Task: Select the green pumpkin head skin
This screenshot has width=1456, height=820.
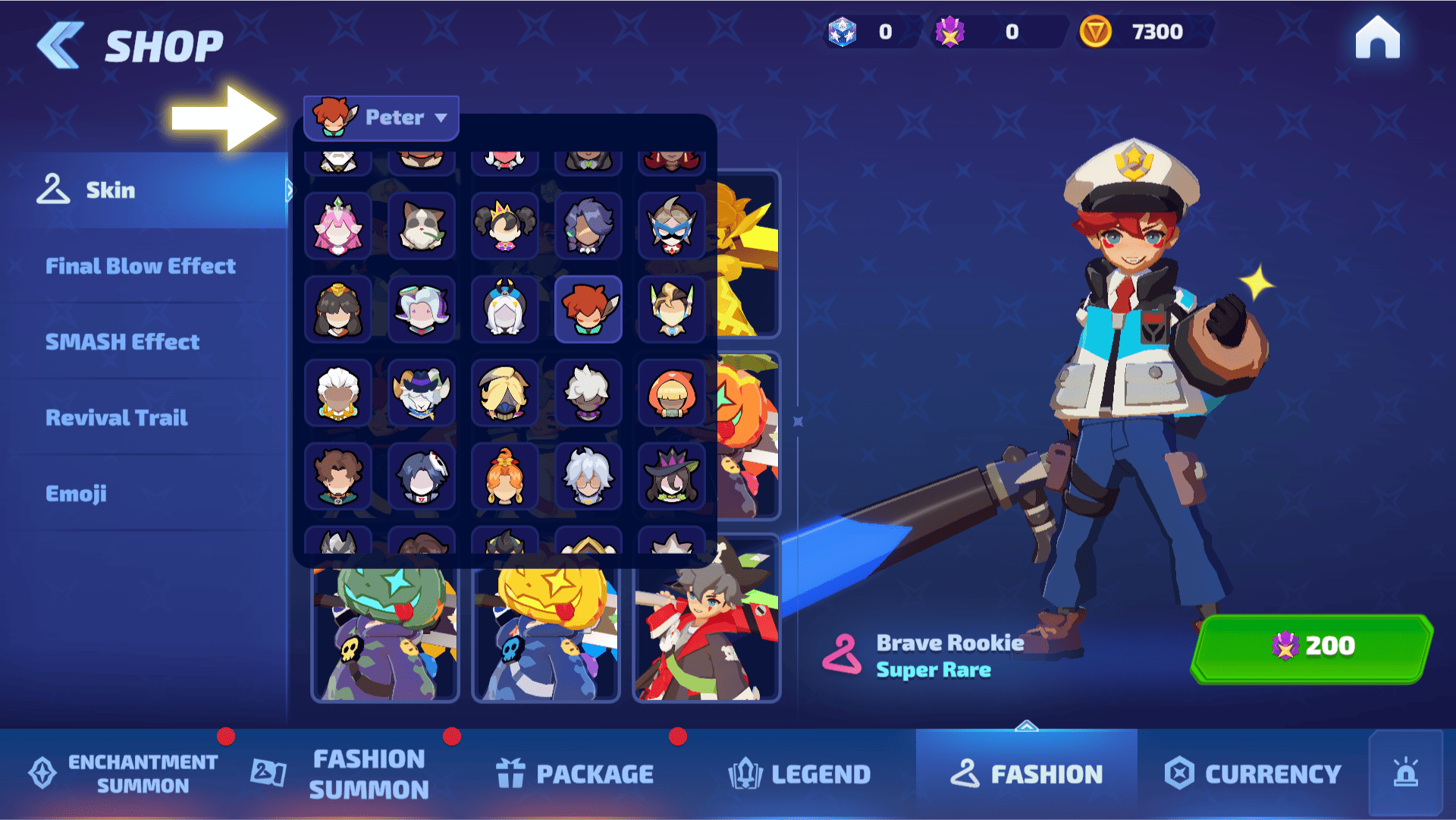Action: coord(385,630)
